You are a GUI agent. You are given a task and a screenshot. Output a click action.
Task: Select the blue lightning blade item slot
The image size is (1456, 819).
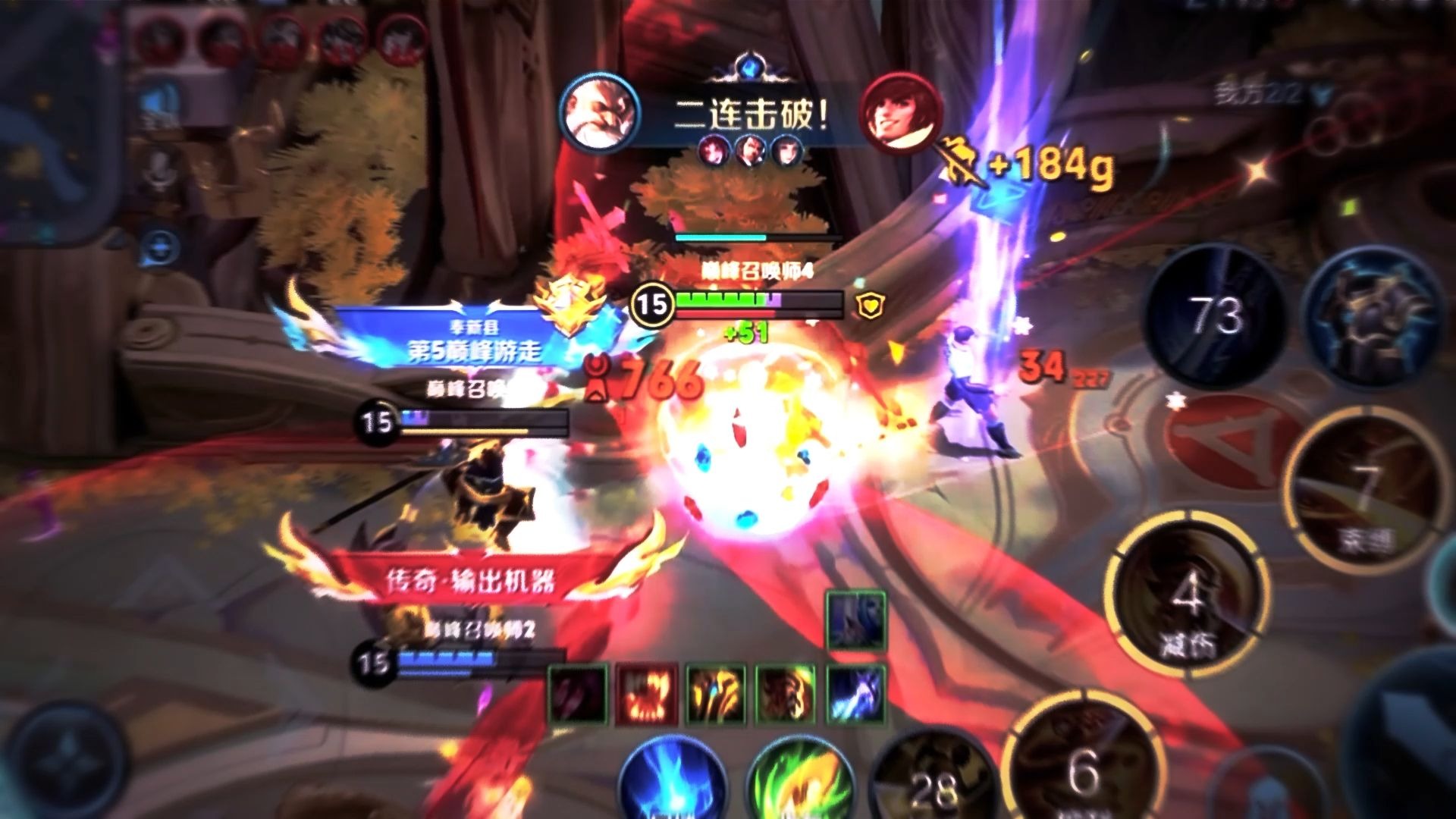click(856, 694)
